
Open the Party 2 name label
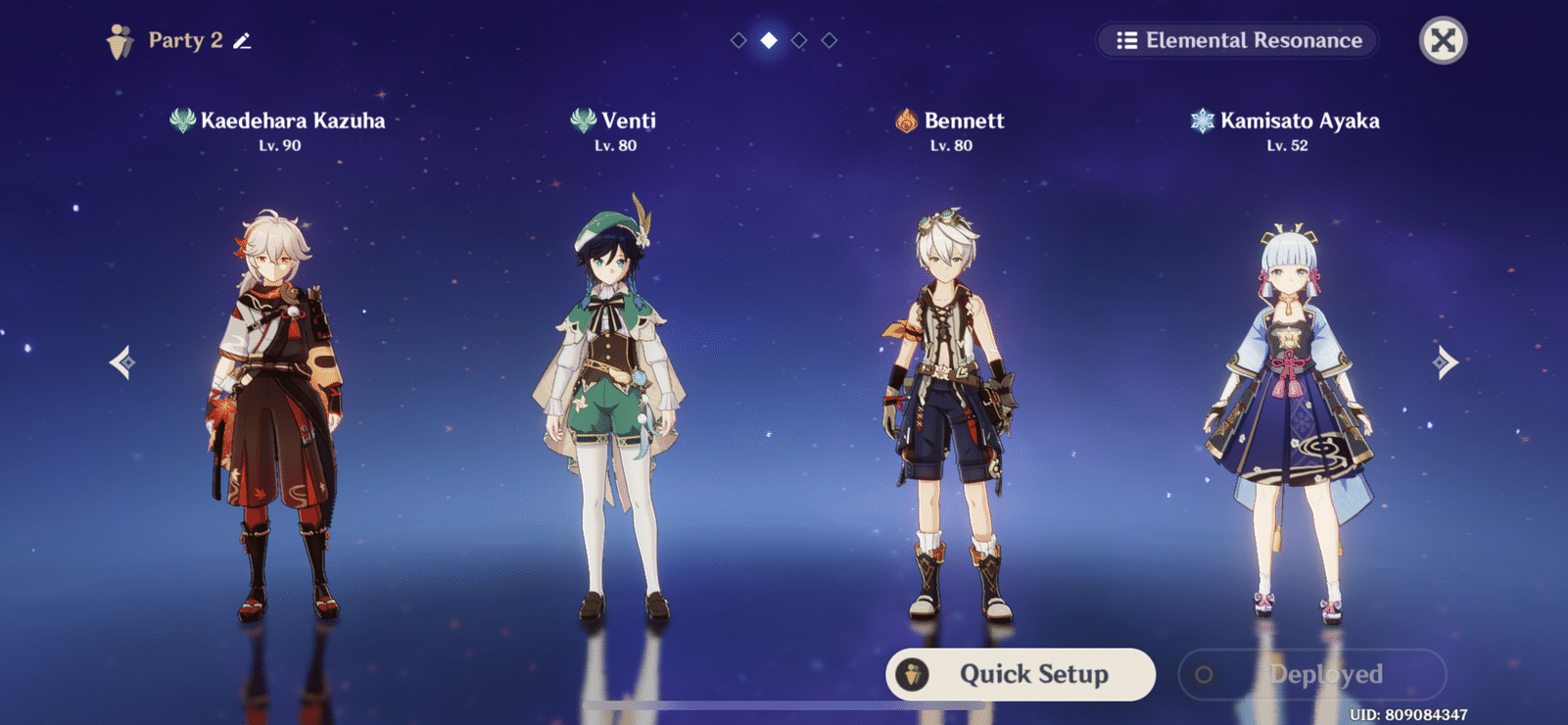click(181, 40)
